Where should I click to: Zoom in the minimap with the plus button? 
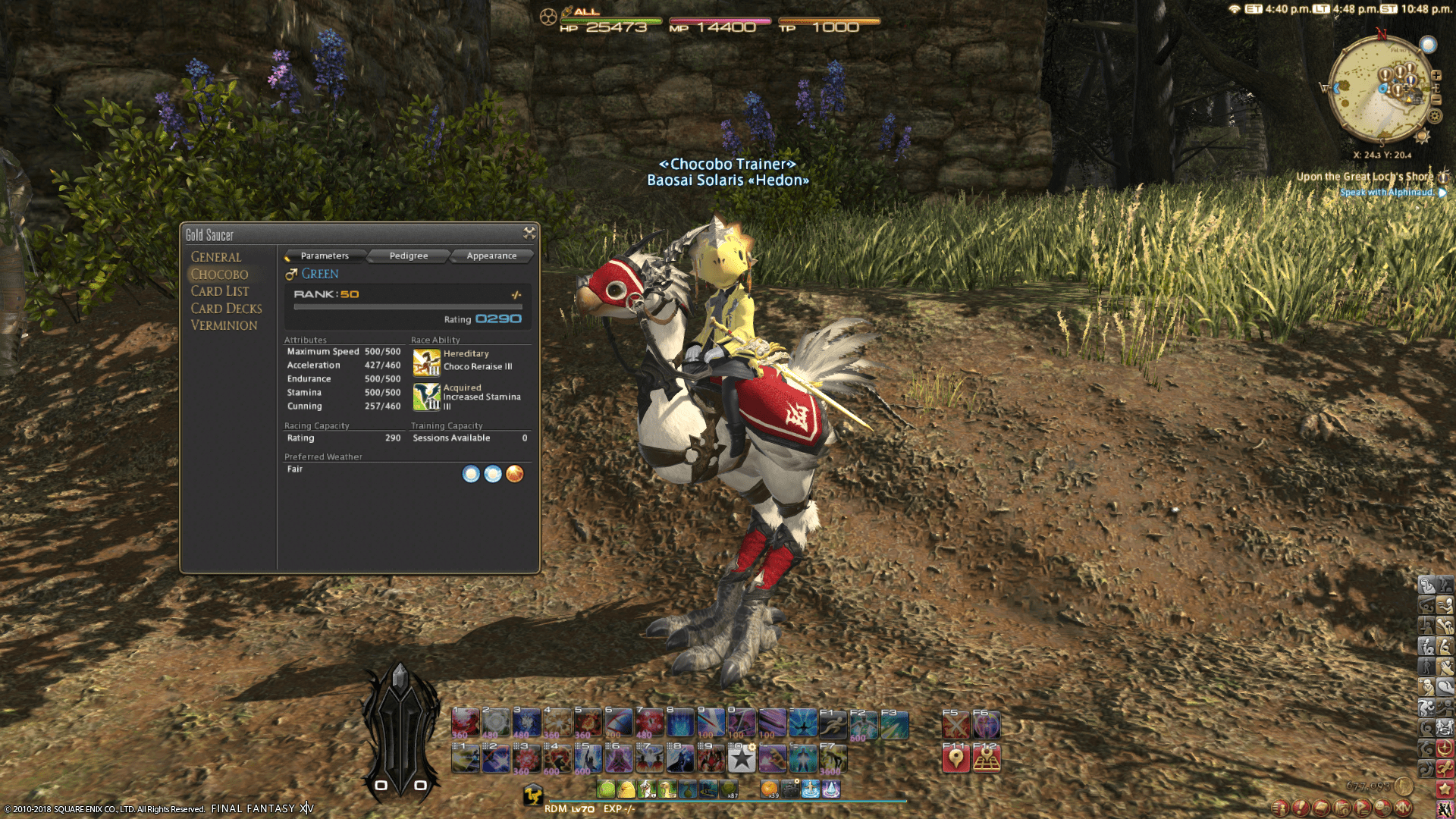[1436, 75]
